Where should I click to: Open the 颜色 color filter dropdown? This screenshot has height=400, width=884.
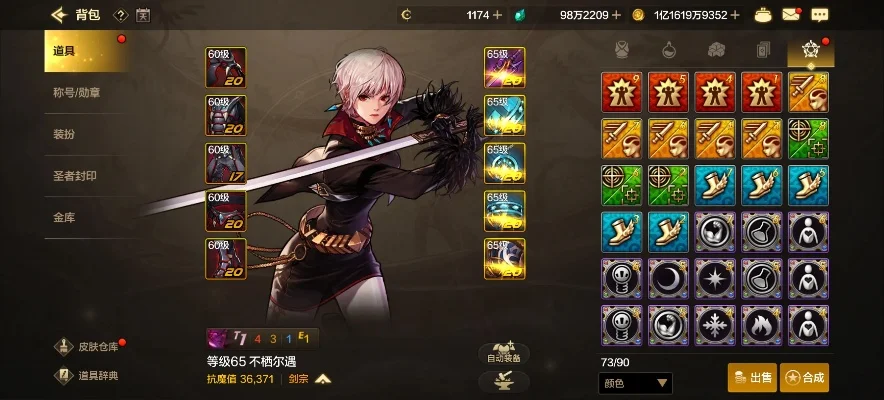pos(635,383)
